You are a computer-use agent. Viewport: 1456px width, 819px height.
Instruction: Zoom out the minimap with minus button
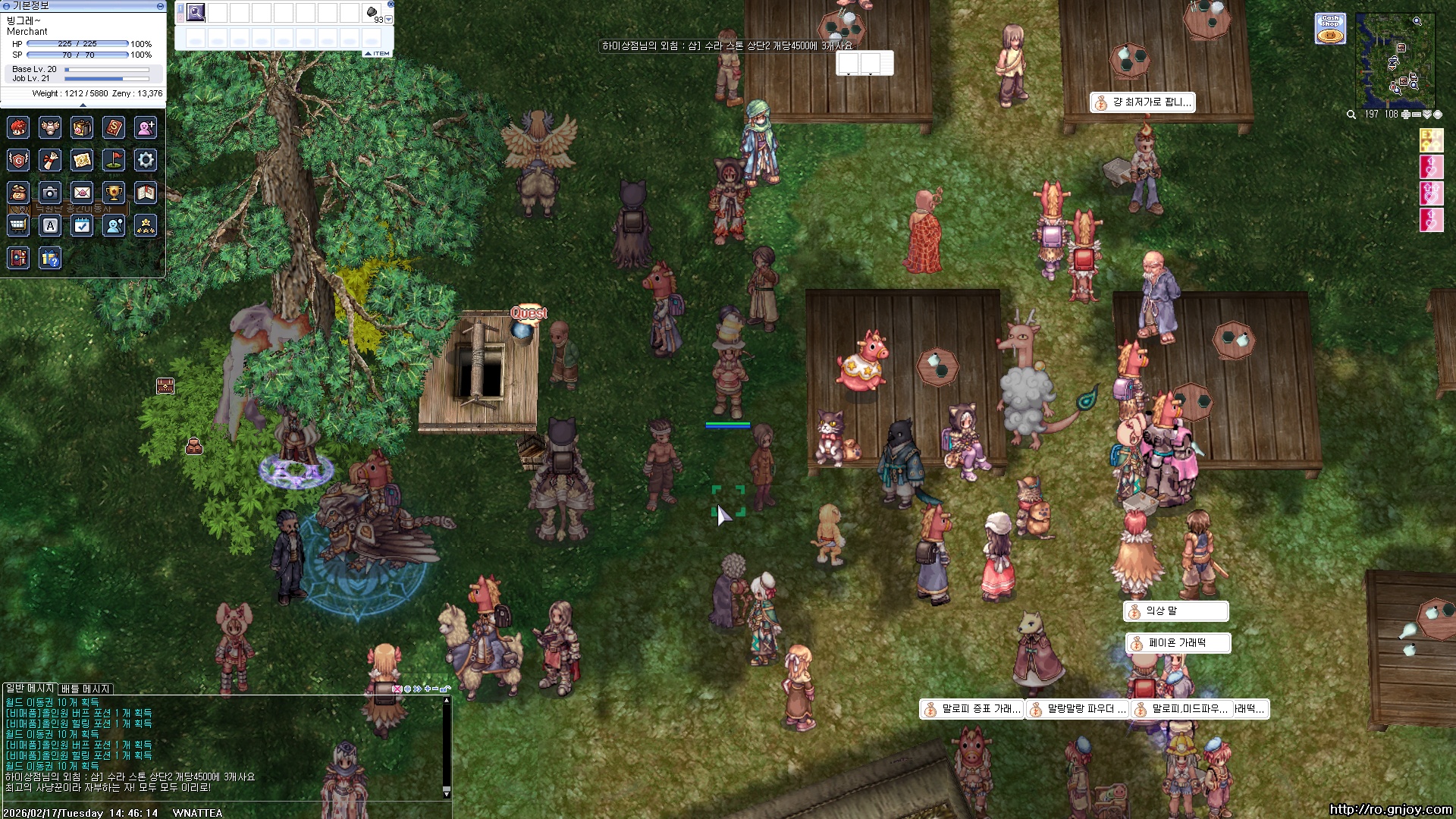(1416, 115)
